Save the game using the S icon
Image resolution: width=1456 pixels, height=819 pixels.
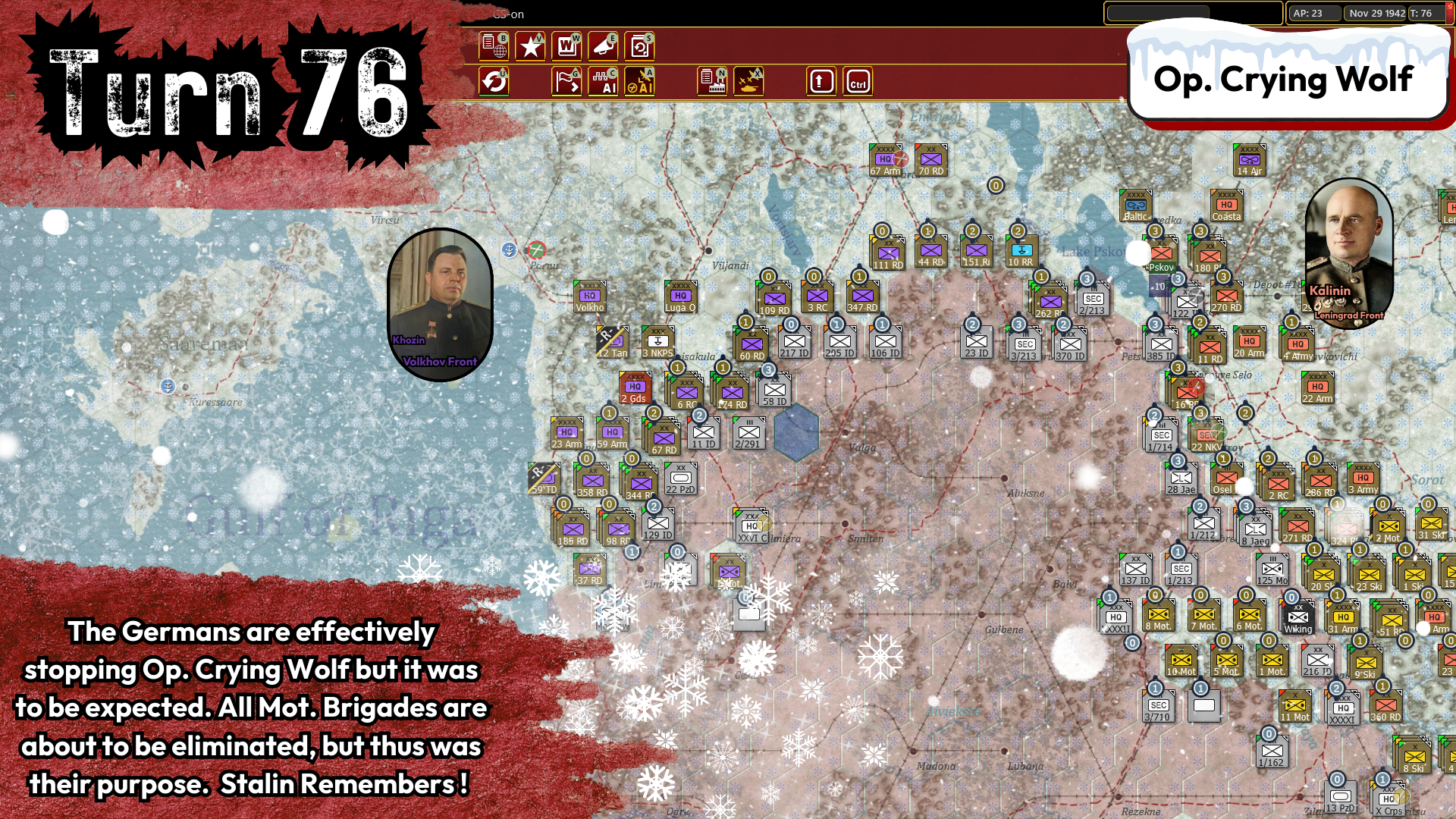(639, 46)
